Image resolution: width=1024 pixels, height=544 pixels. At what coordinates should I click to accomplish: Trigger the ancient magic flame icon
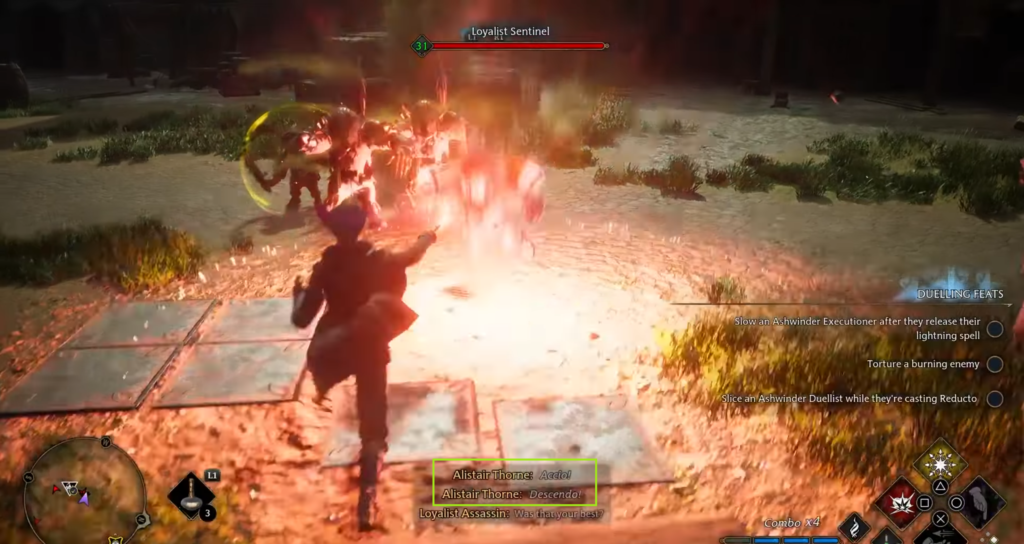pyautogui.click(x=853, y=527)
